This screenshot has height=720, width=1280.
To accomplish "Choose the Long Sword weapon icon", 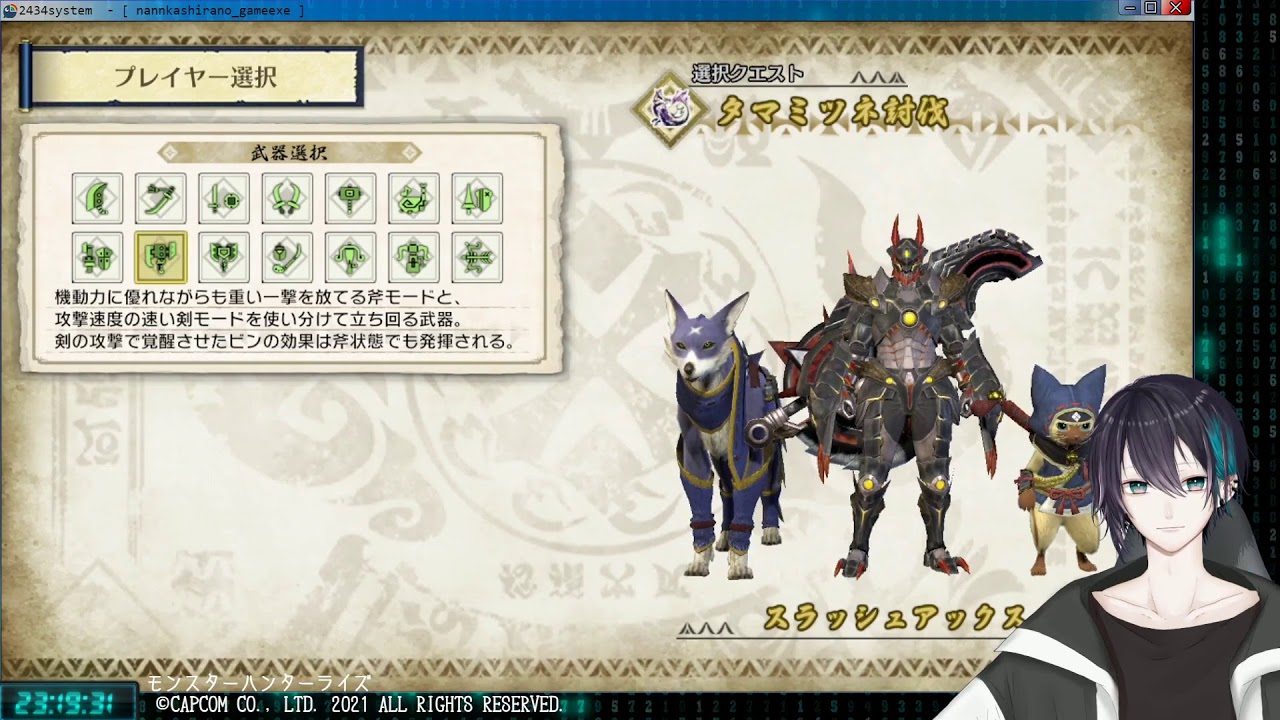I will [161, 198].
